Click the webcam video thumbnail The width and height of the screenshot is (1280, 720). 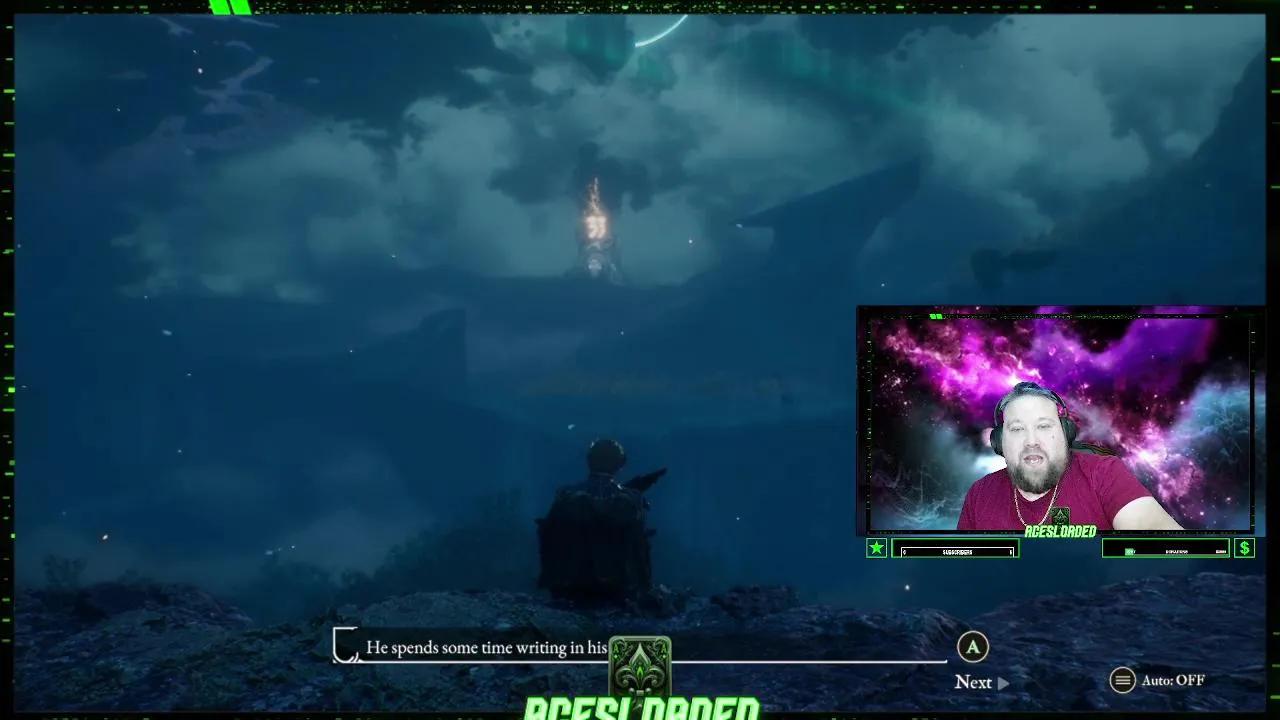coord(1060,420)
